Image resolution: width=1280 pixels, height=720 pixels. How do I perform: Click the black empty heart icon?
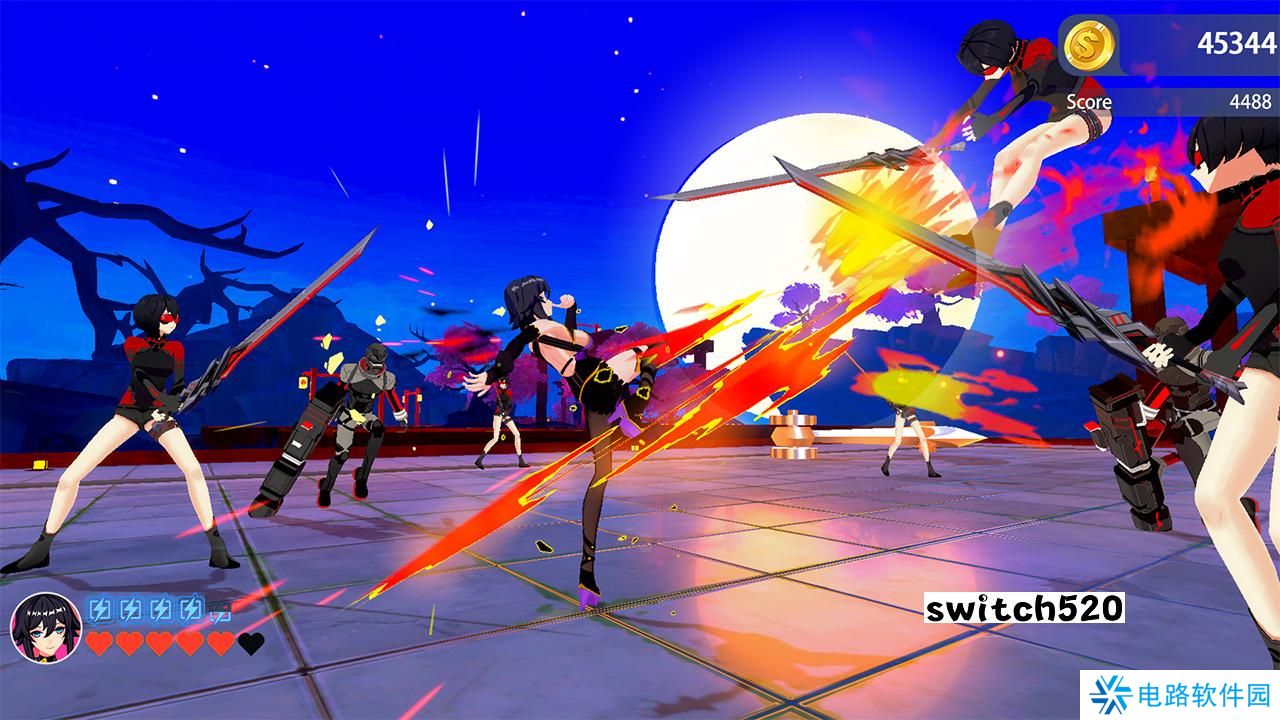[x=251, y=643]
